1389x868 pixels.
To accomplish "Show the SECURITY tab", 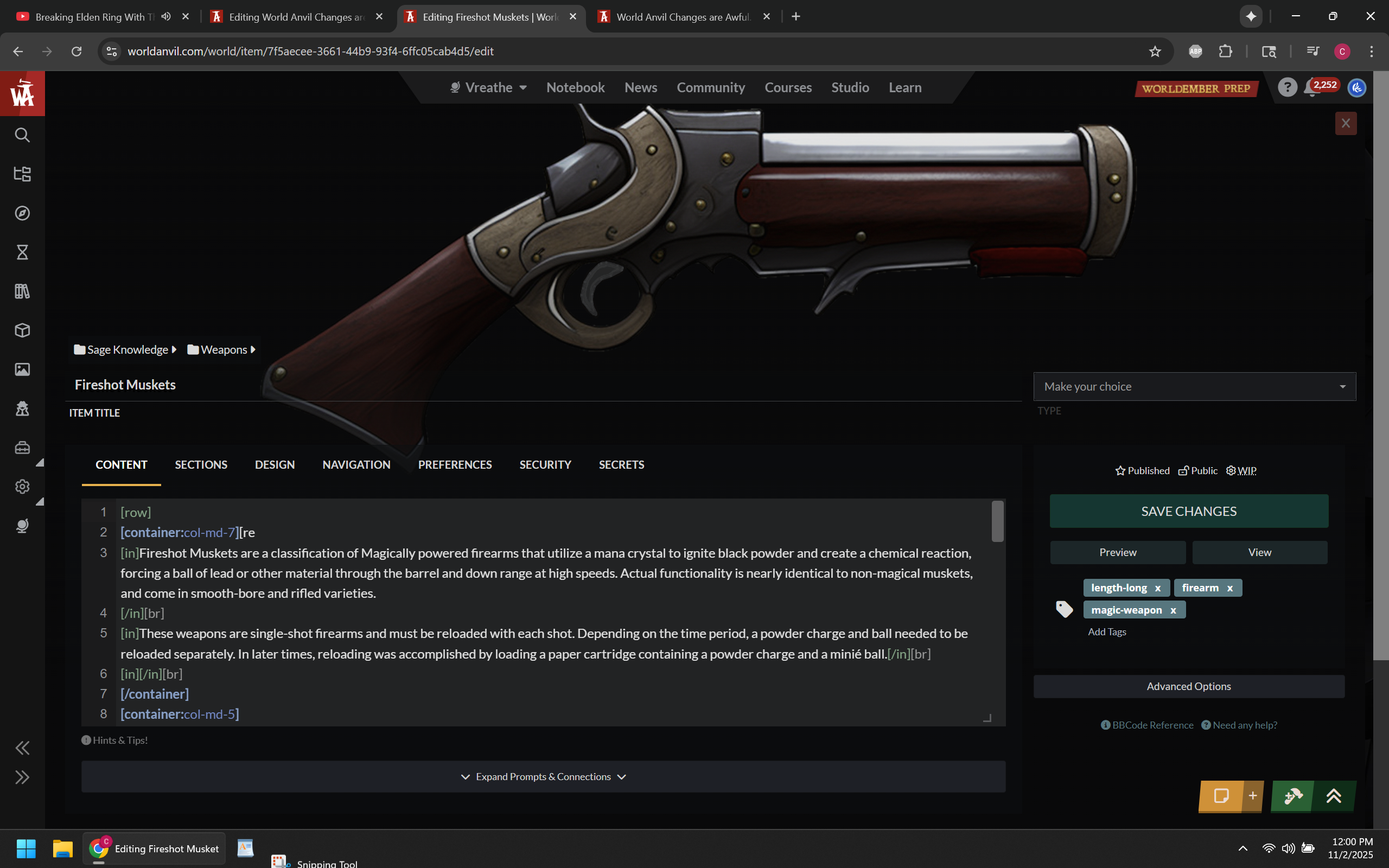I will point(545,464).
